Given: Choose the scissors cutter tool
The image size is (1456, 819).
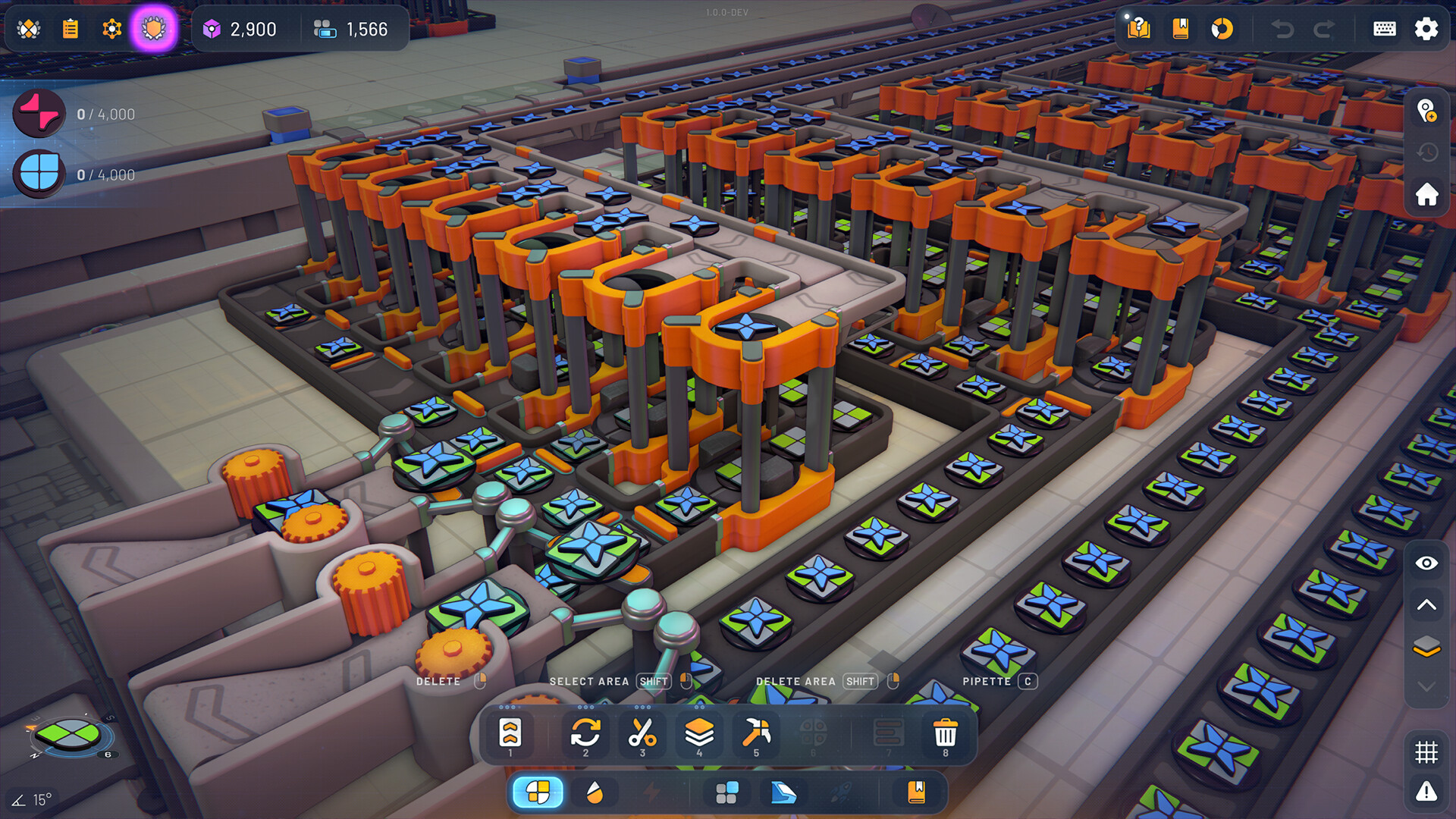Looking at the screenshot, I should click(642, 733).
